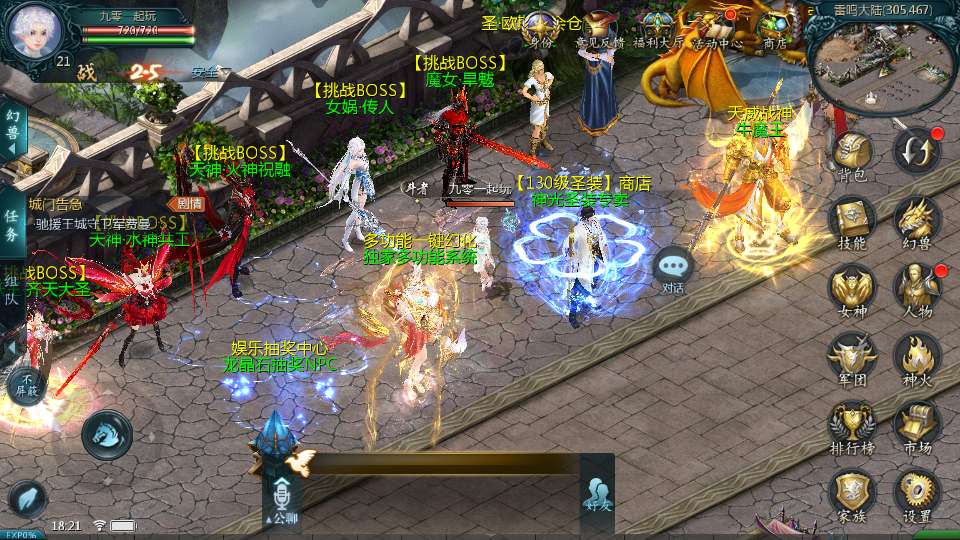Show the 排行榜 leaderboard
Screen dimensions: 960x540
pyautogui.click(x=852, y=425)
